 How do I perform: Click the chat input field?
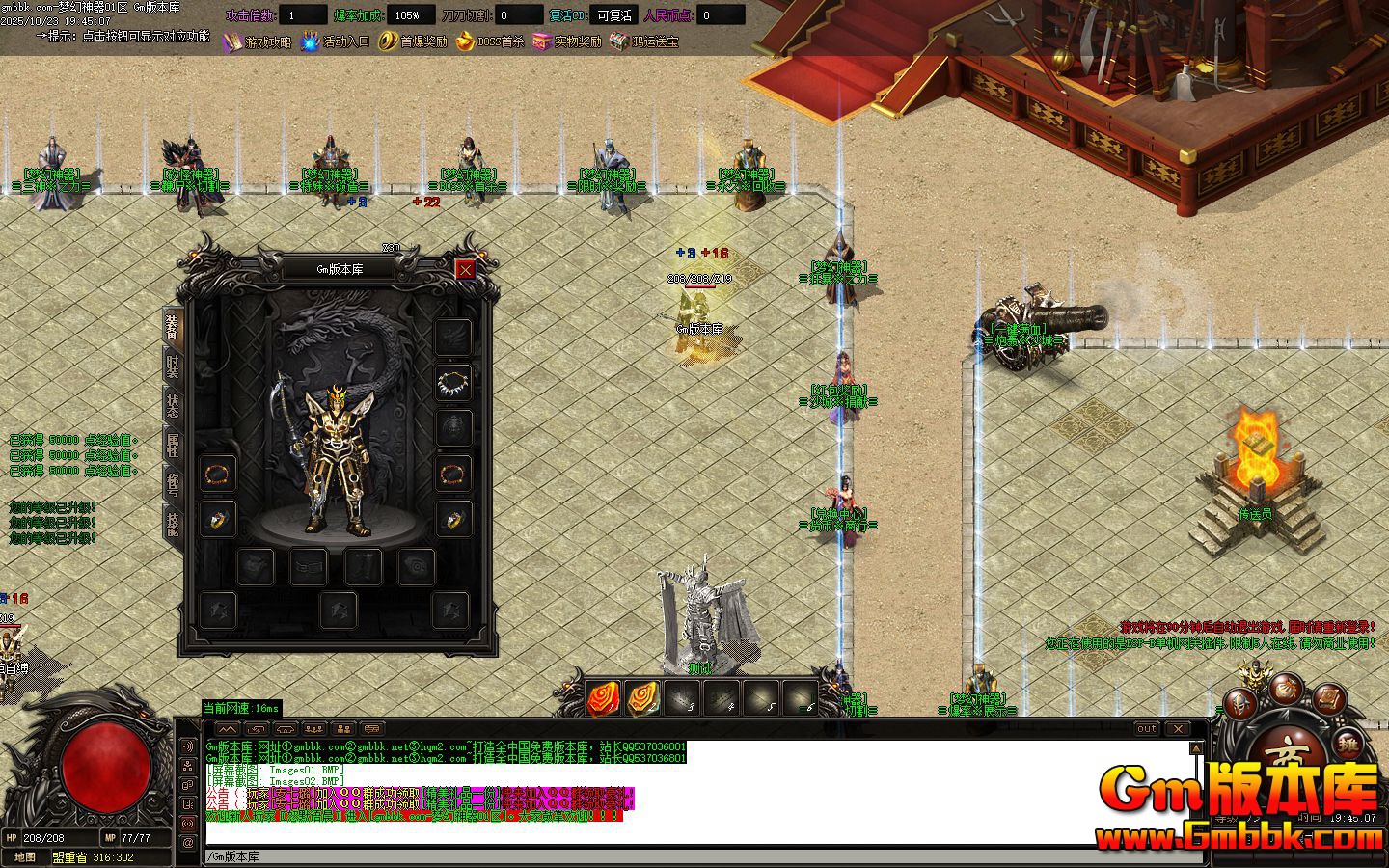coord(694,856)
